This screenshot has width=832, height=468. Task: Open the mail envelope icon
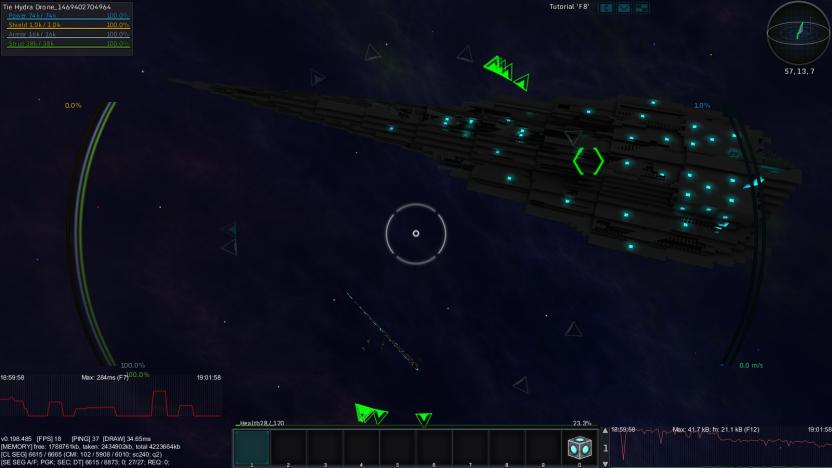coord(624,8)
